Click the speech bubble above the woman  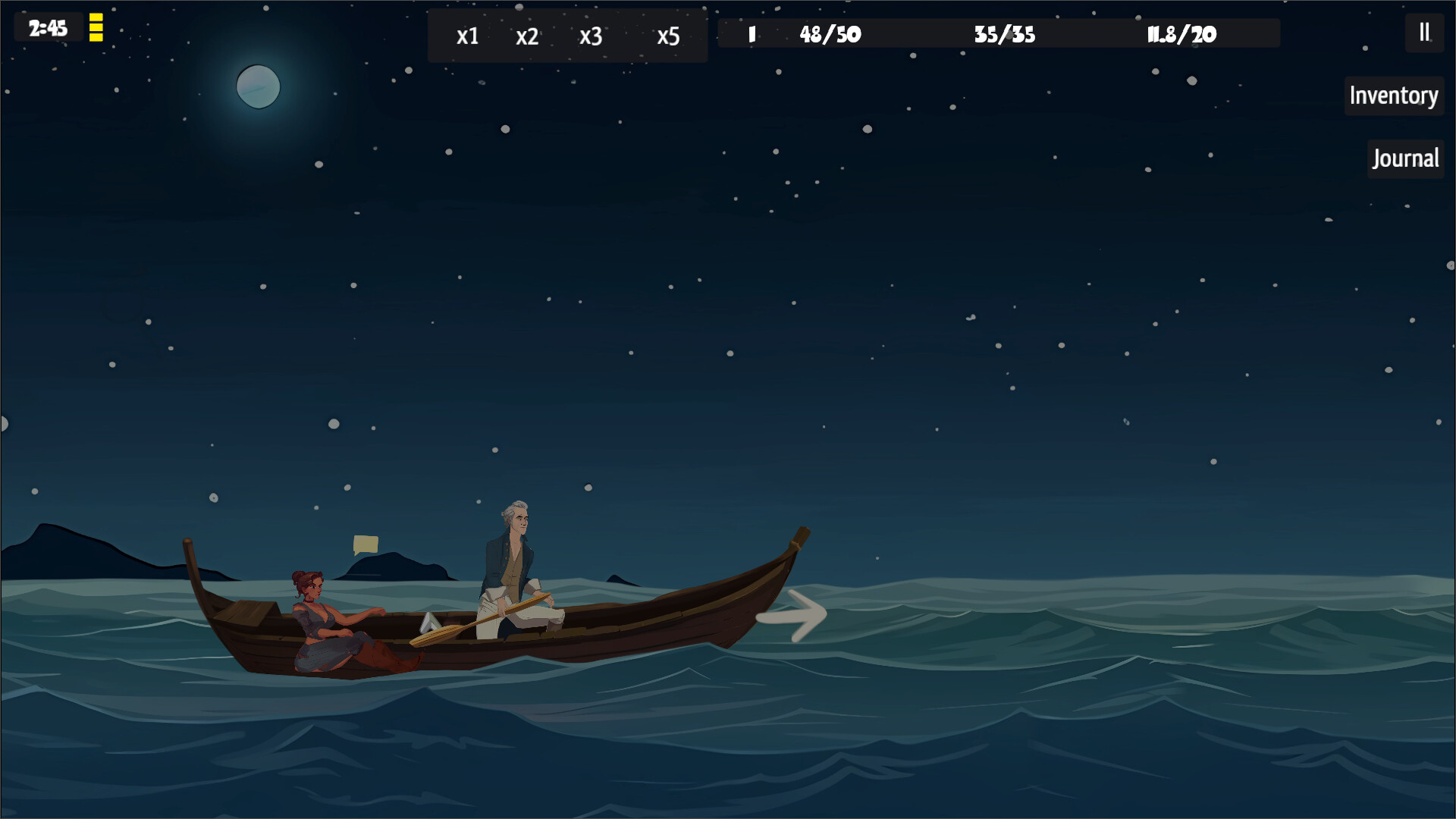(366, 544)
